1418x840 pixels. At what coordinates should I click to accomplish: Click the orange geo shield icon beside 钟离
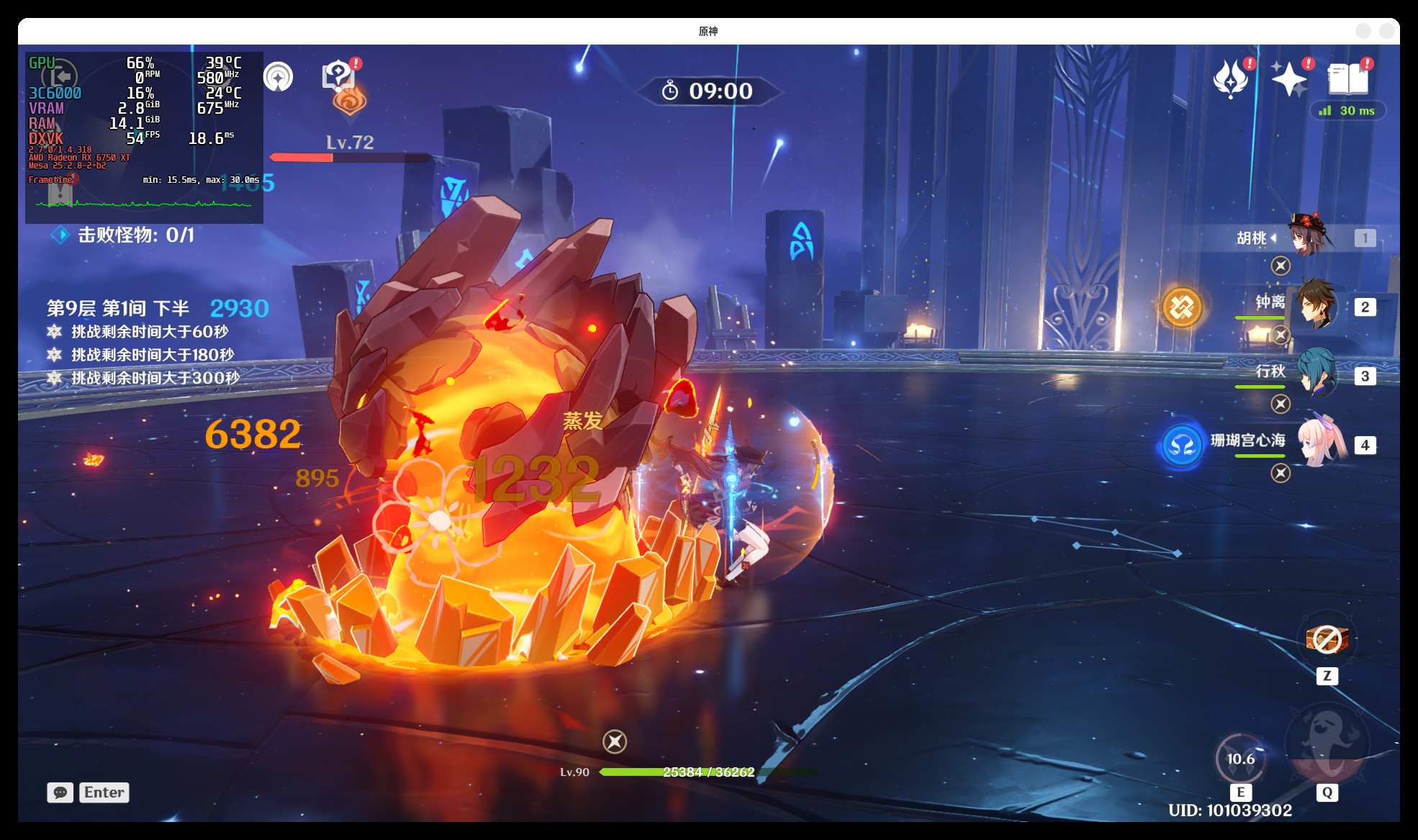pos(1182,307)
